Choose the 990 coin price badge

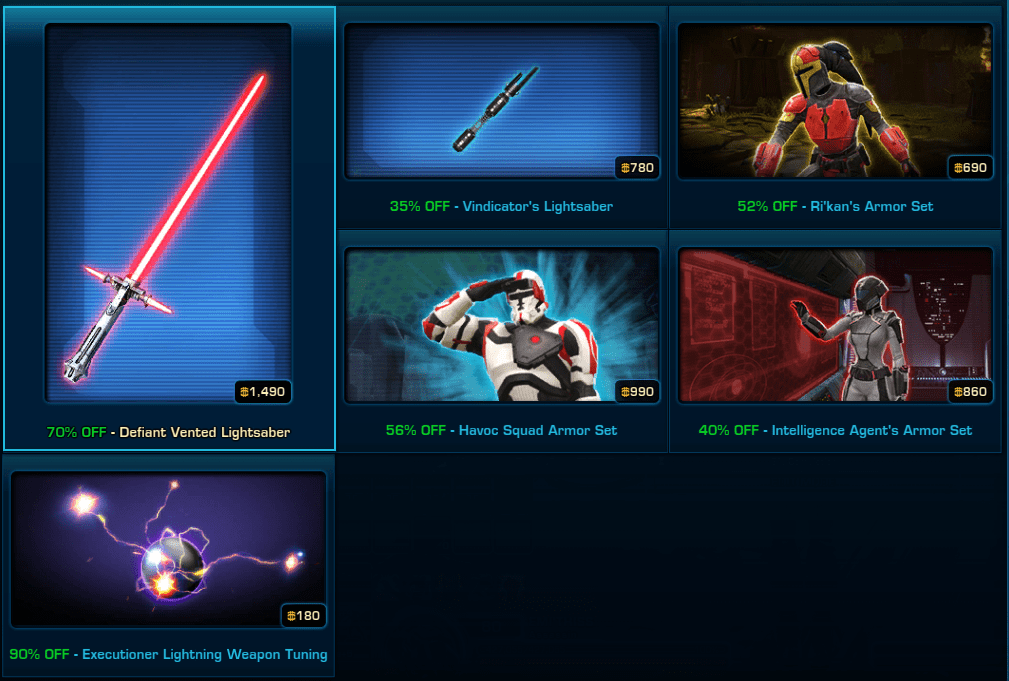click(x=637, y=391)
